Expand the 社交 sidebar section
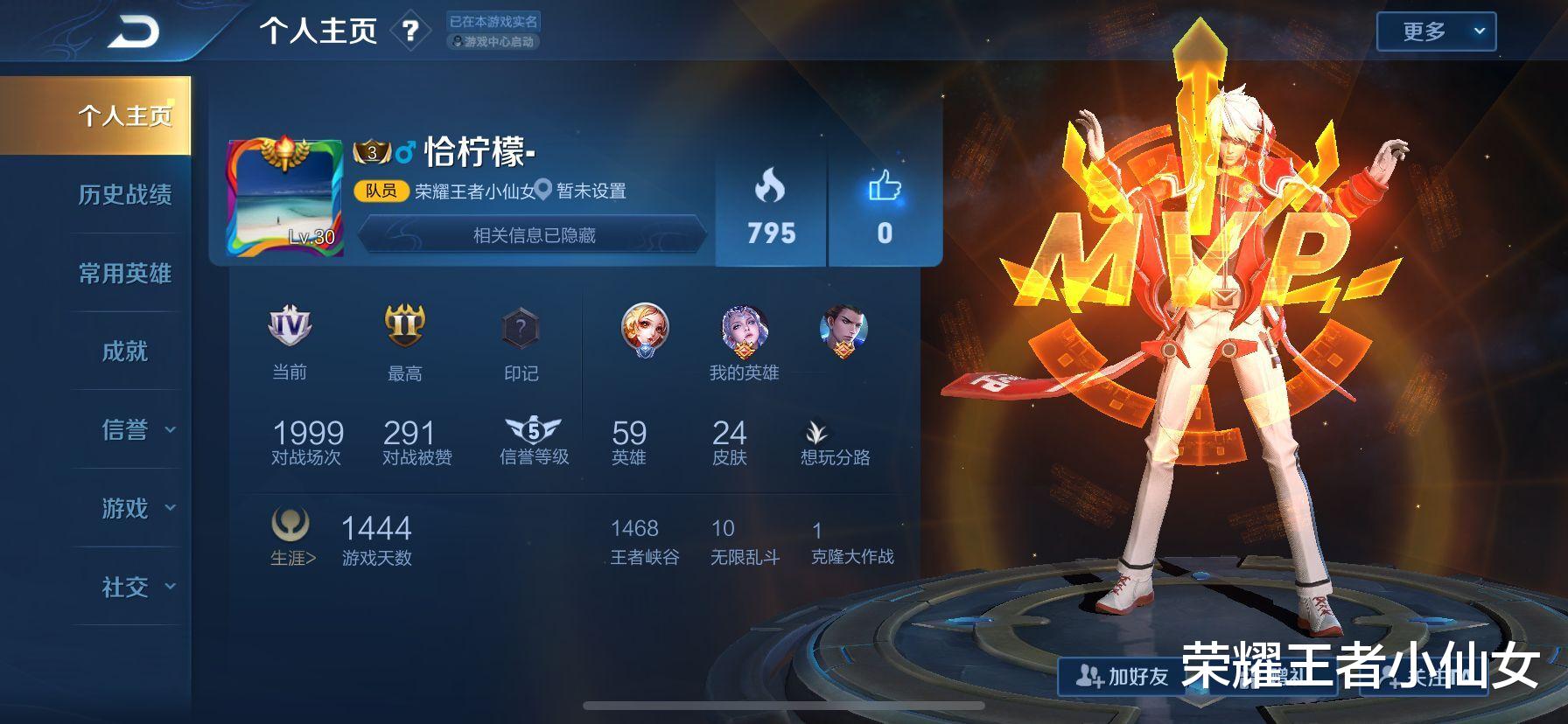Screen dimensions: 1568x724 126,586
